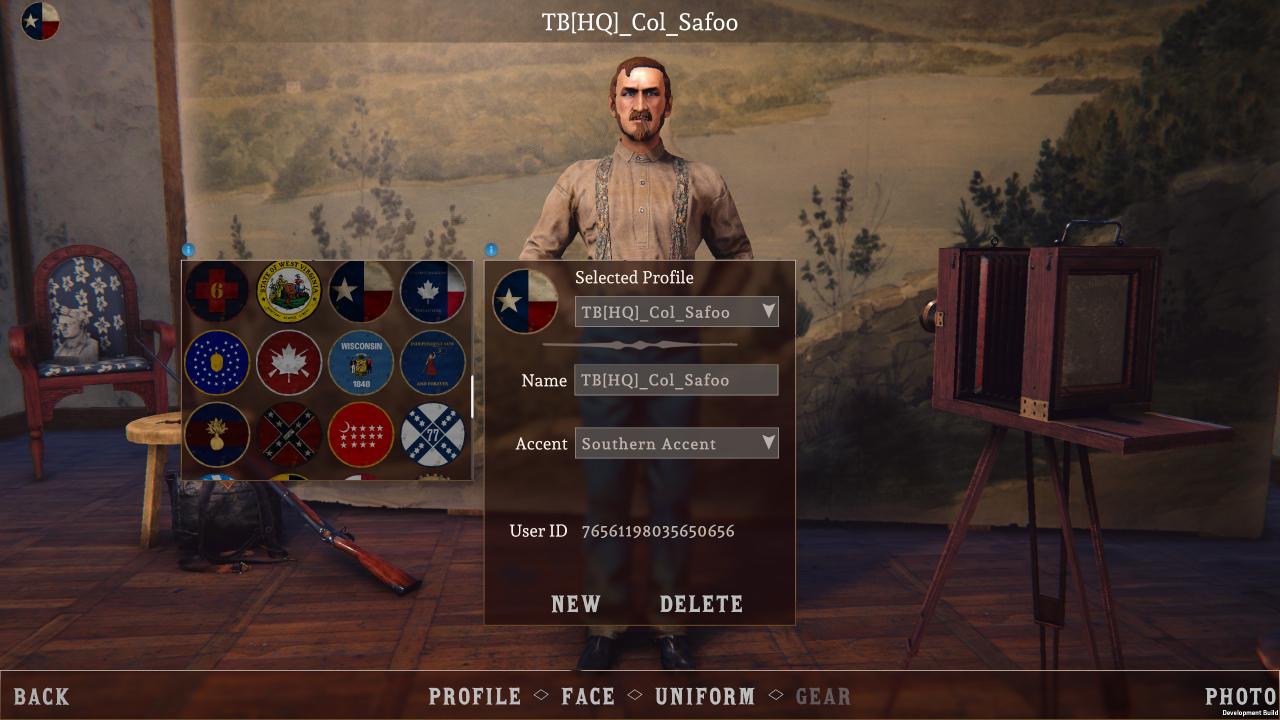Create a NEW profile
The height and width of the screenshot is (720, 1280).
click(576, 604)
